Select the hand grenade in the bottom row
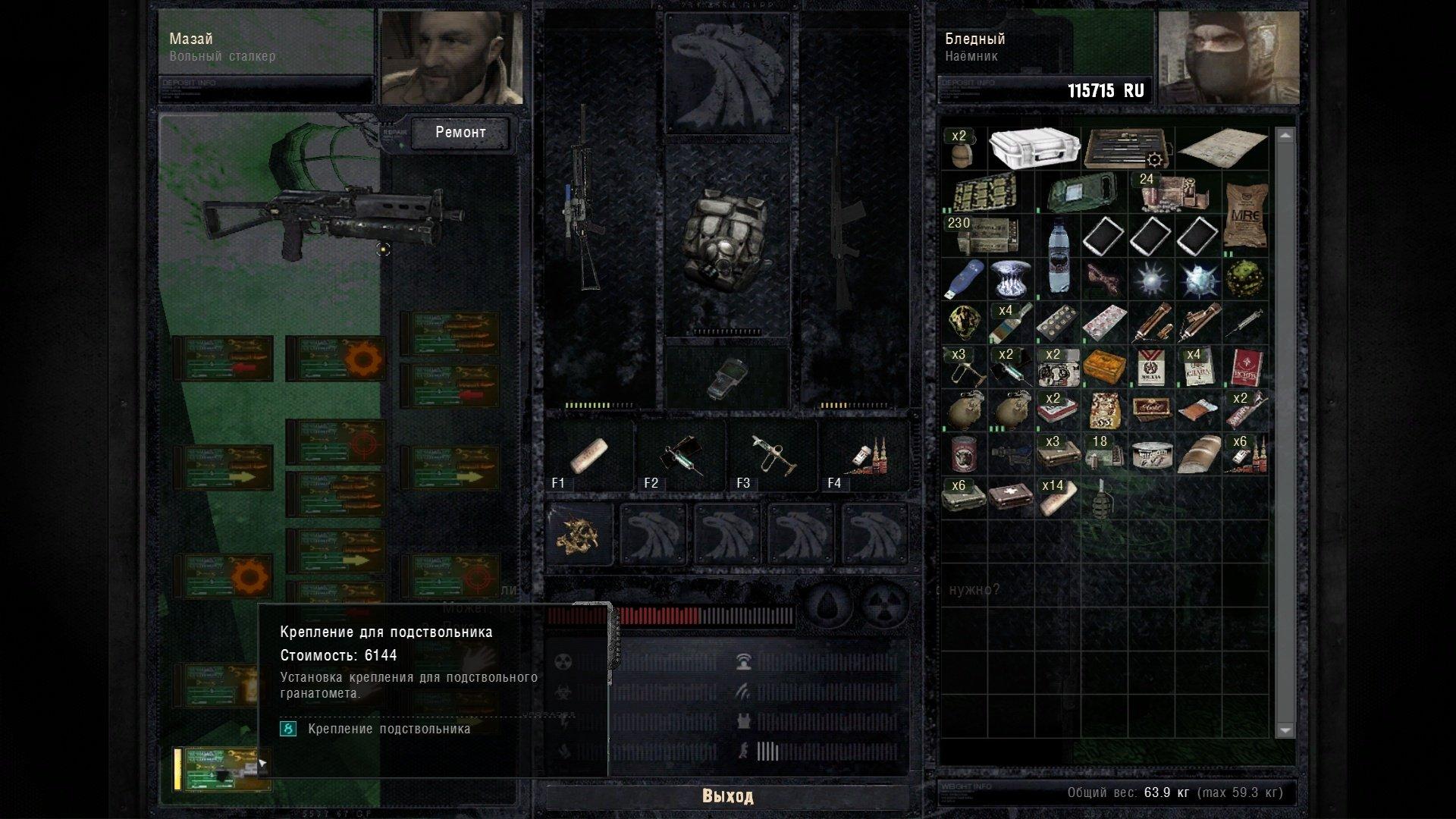Screen dimensions: 1456x819 [x=1103, y=498]
